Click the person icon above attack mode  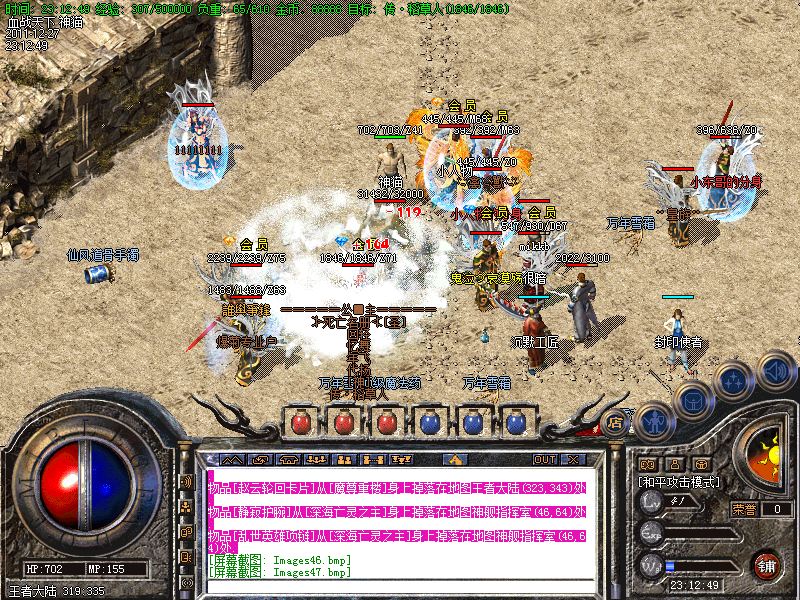[675, 464]
